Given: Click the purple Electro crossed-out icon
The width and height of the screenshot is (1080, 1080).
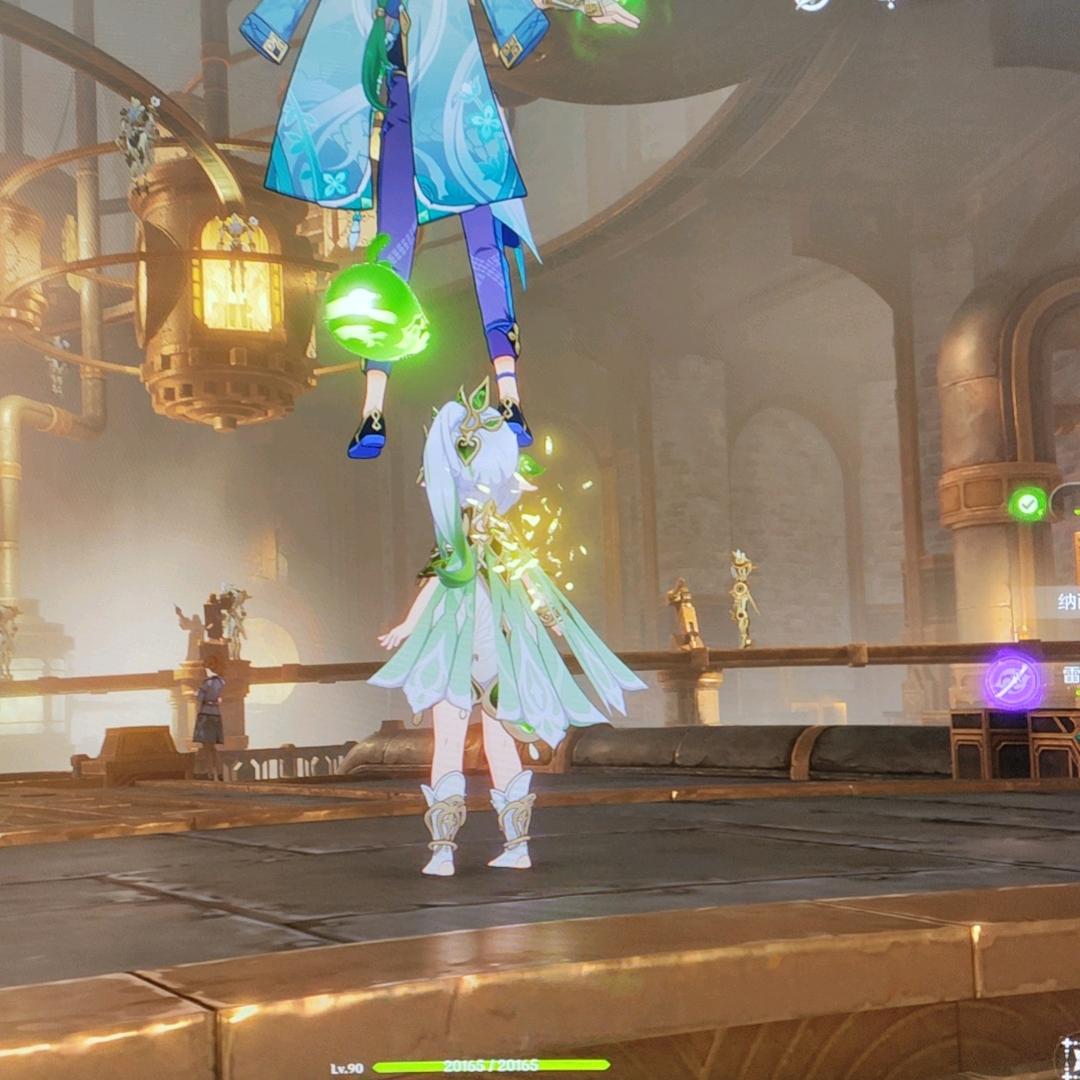Looking at the screenshot, I should click(1013, 681).
